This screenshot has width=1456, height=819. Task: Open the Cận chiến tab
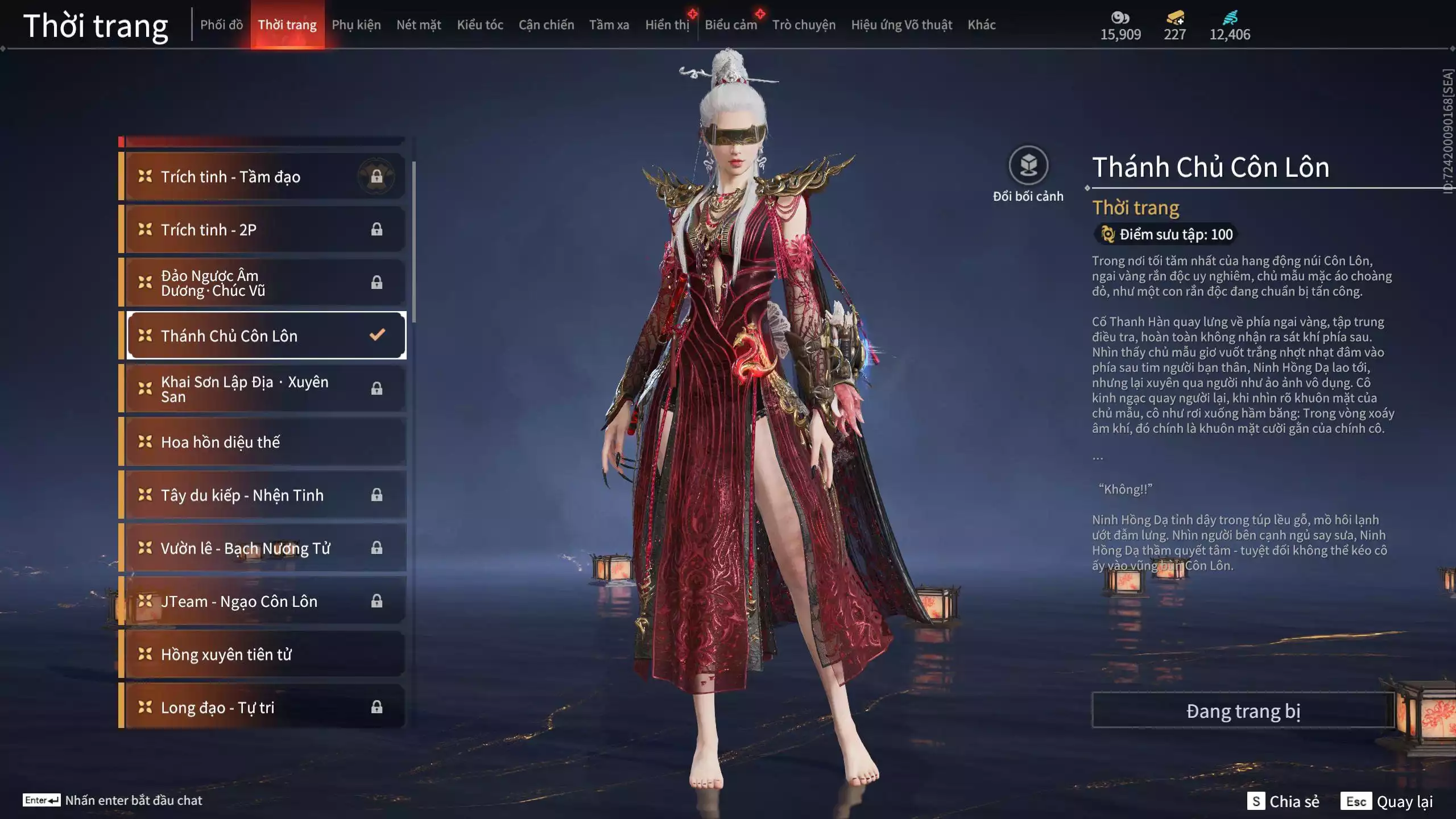coord(546,25)
